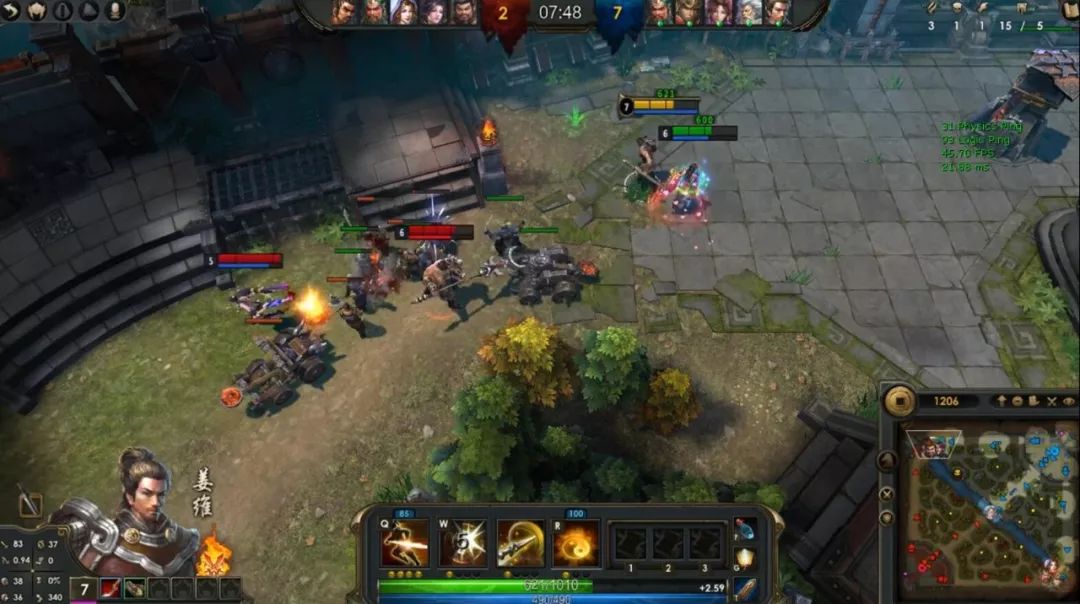
Task: Use the W starburst ability on cooldown
Action: 462,544
